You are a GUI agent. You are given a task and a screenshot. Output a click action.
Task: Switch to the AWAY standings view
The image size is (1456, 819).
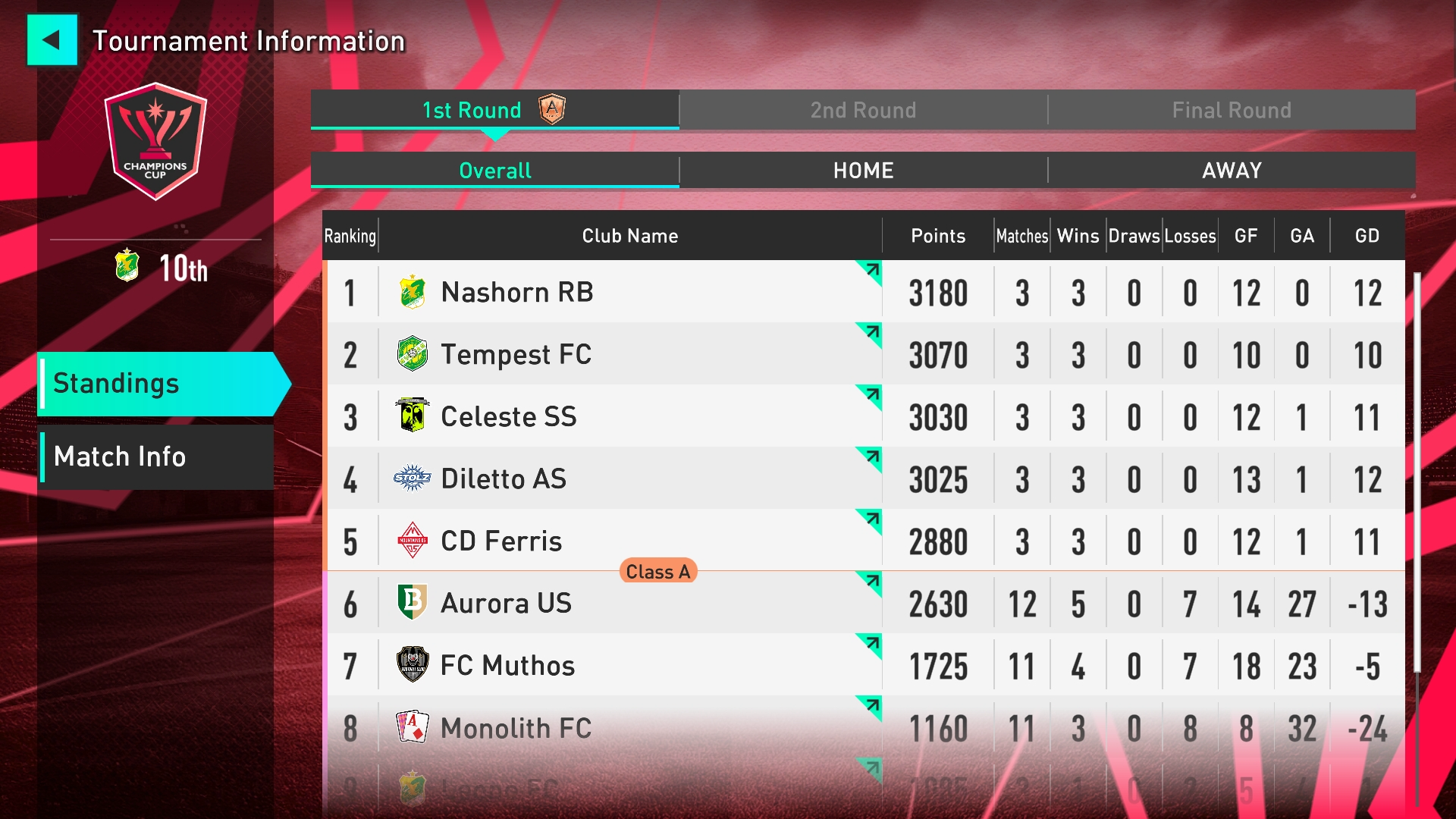(x=1230, y=171)
